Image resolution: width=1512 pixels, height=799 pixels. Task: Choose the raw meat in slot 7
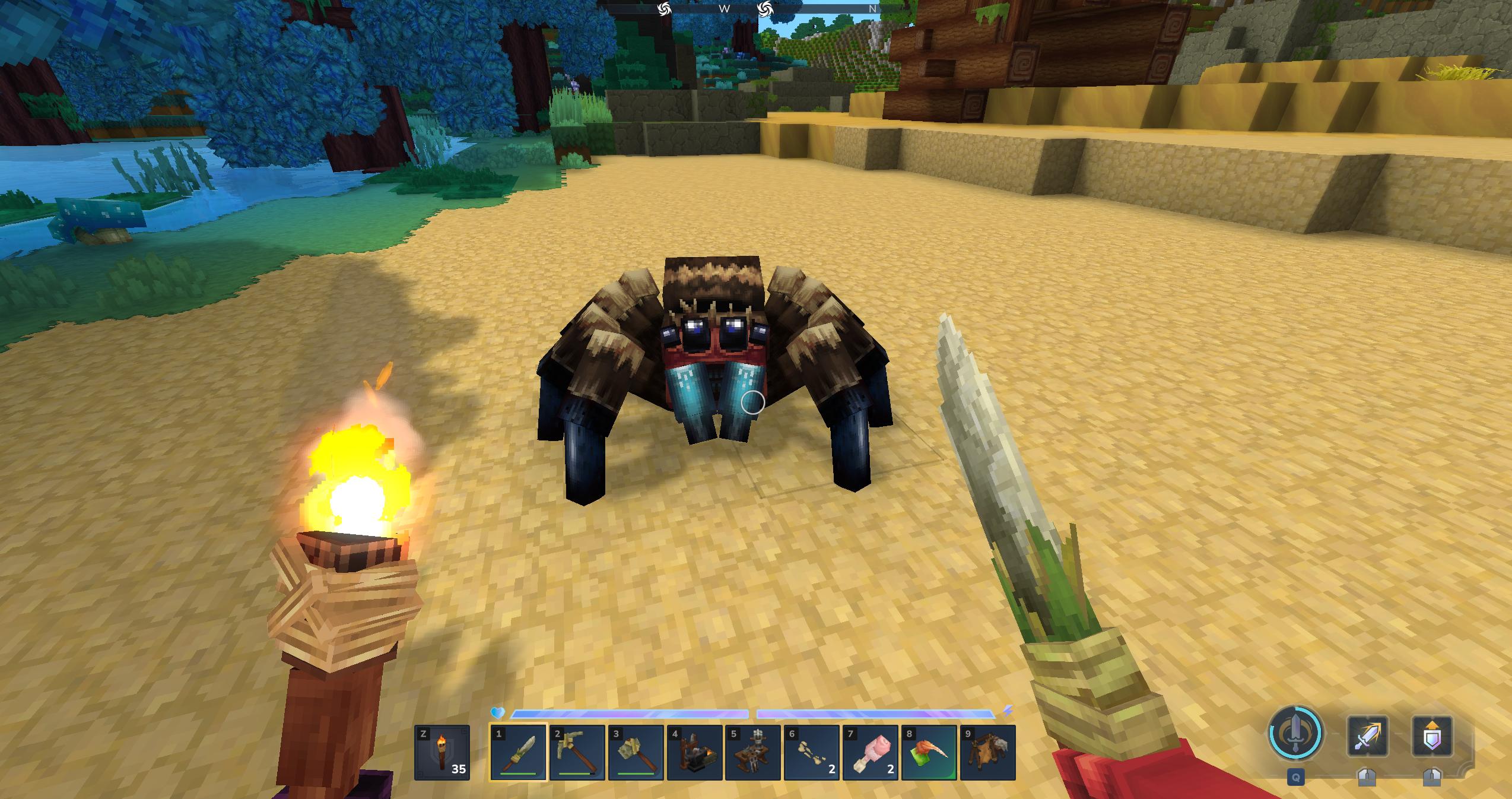coord(871,753)
